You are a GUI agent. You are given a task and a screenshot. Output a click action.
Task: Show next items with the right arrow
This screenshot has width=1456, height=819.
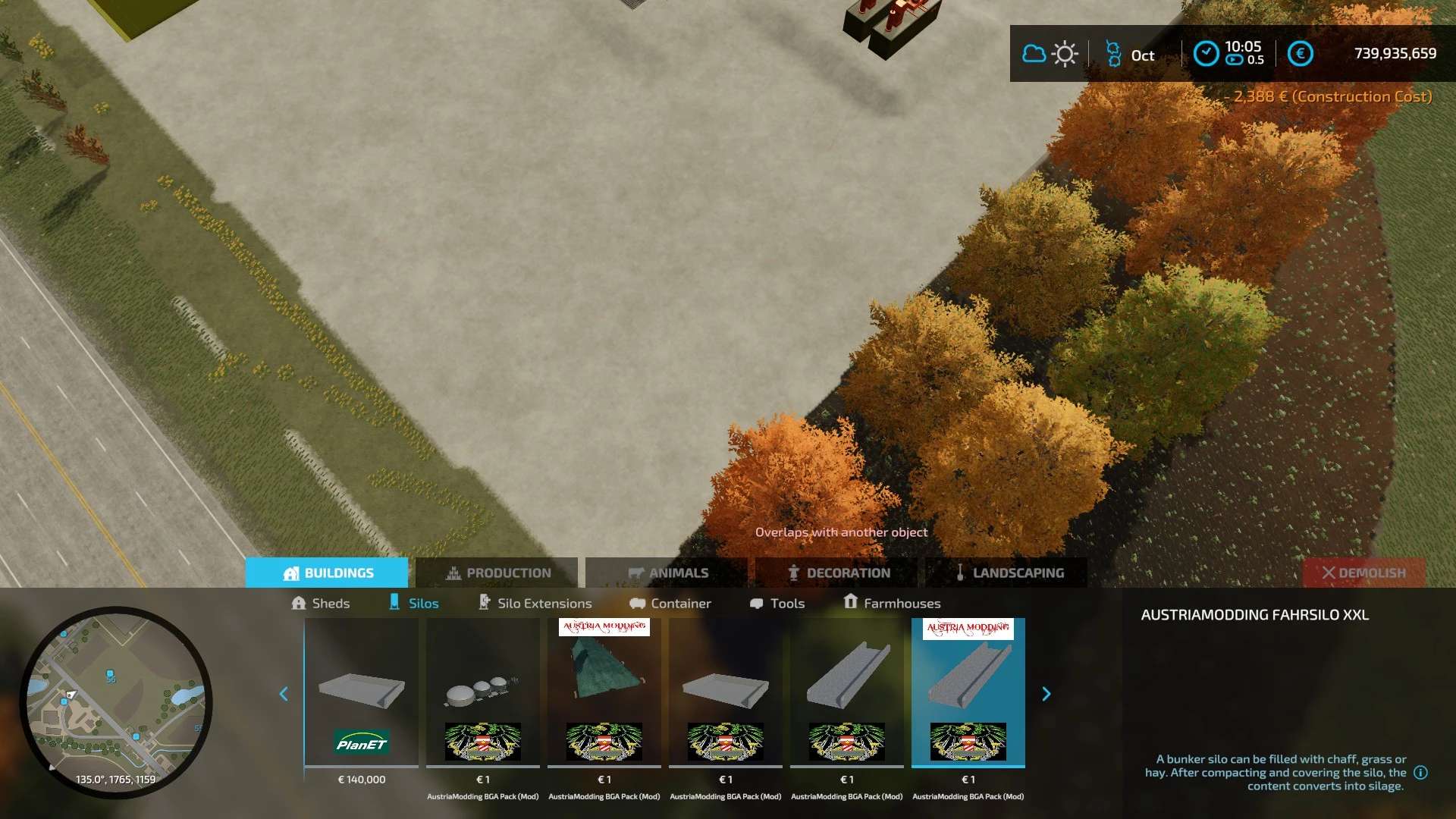coord(1046,694)
